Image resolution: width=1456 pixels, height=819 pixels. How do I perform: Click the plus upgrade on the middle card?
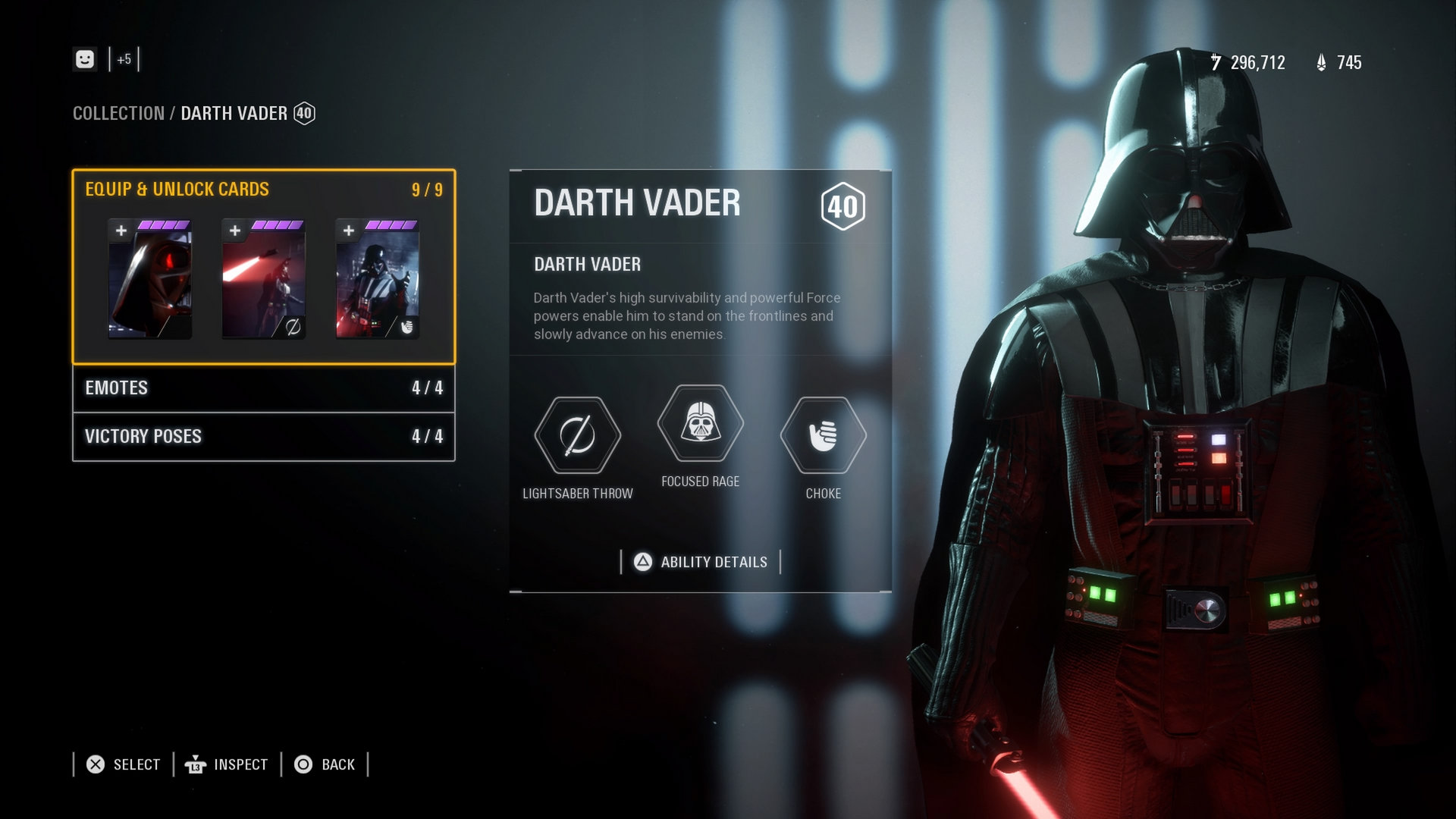[234, 228]
